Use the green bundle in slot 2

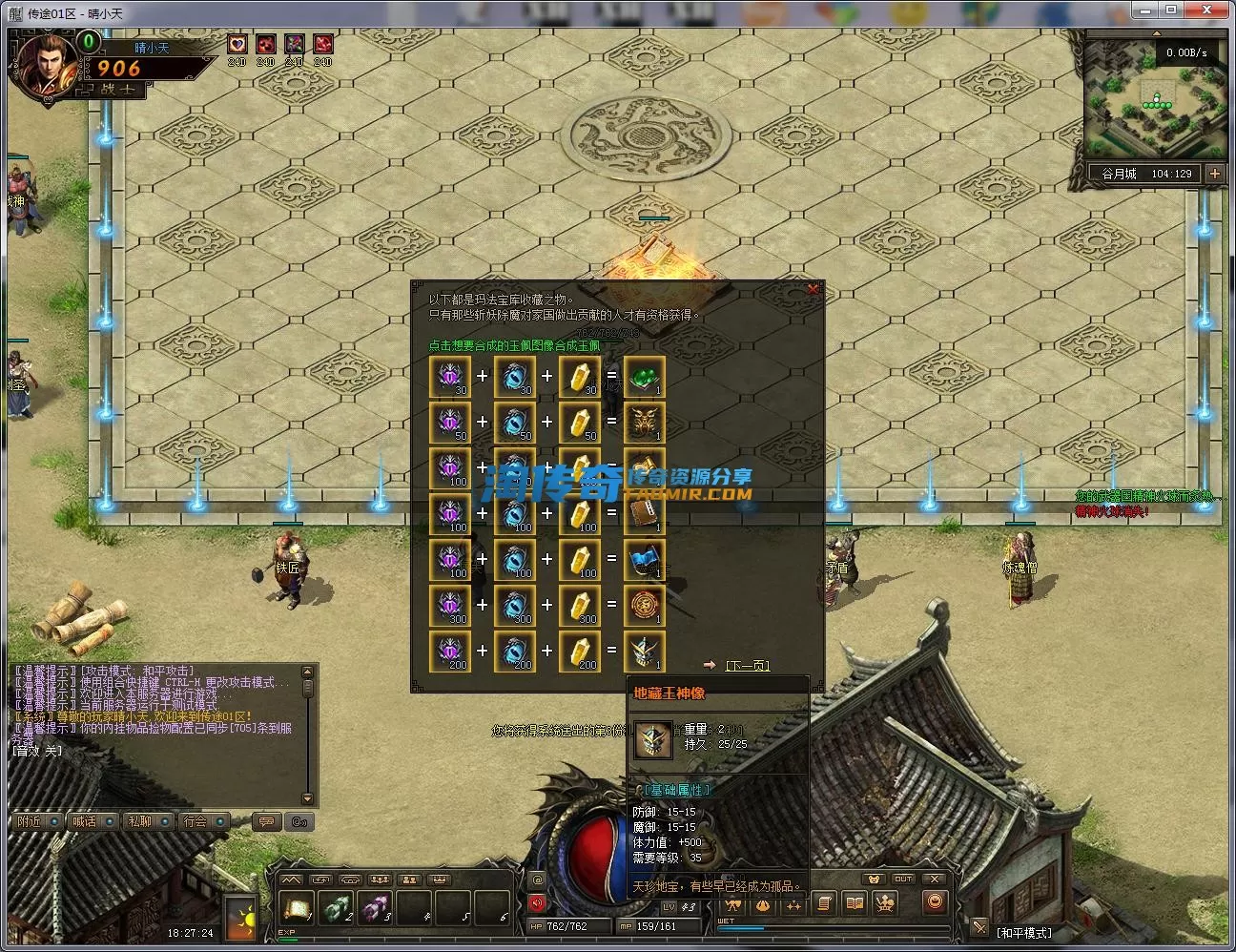(335, 907)
